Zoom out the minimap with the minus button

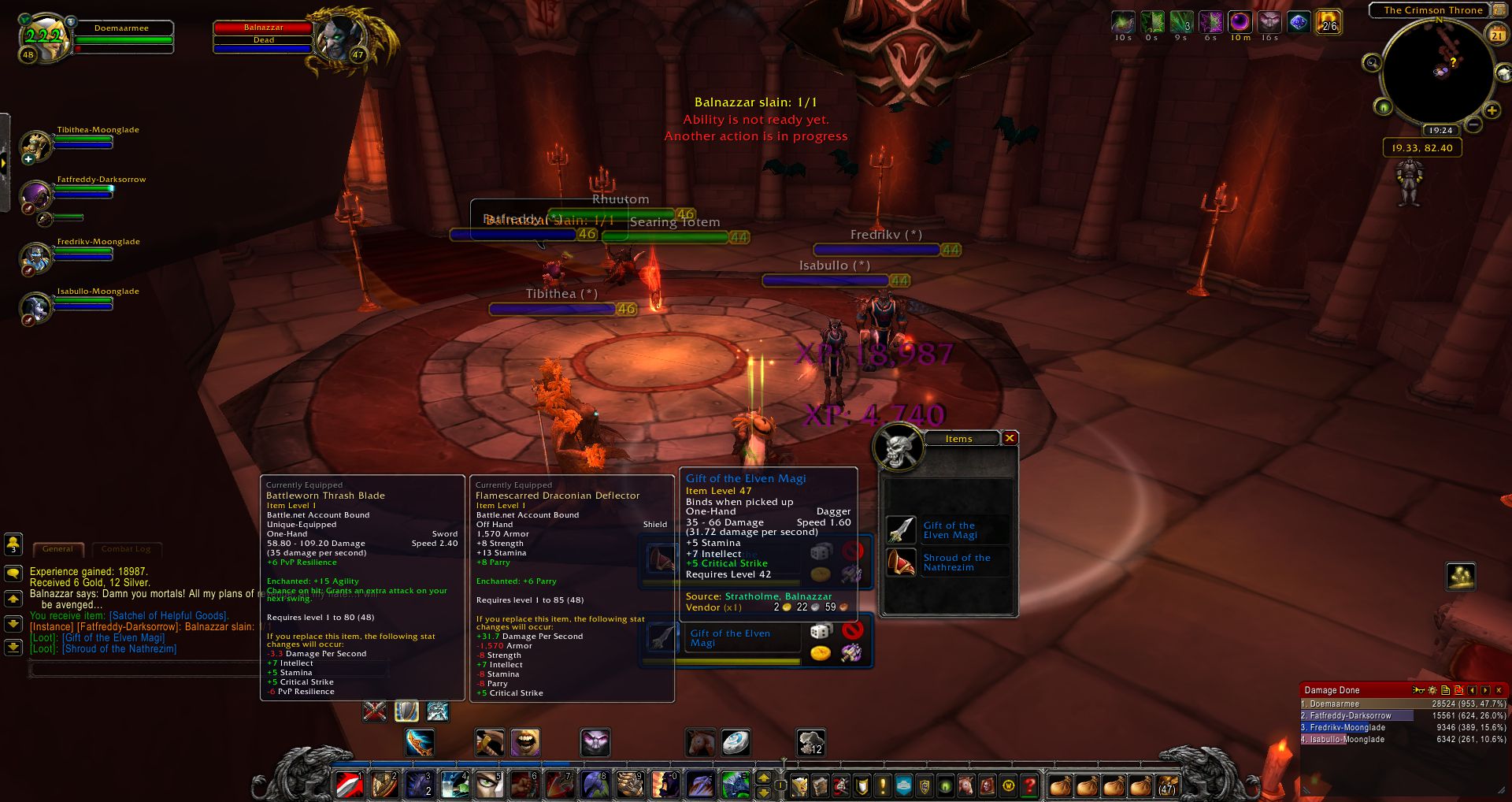click(1473, 124)
